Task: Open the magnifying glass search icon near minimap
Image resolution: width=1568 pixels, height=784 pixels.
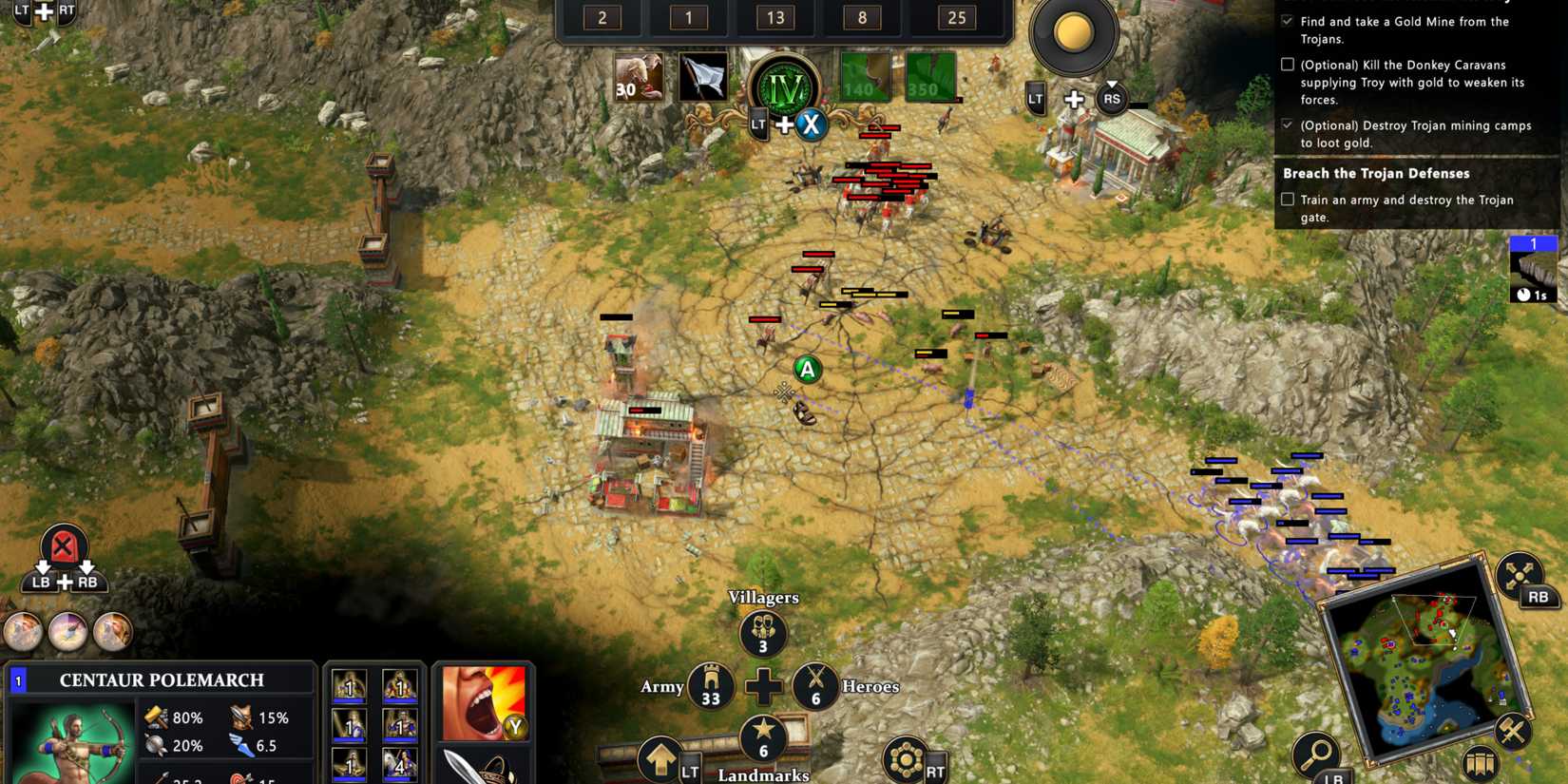Action: (x=1317, y=752)
